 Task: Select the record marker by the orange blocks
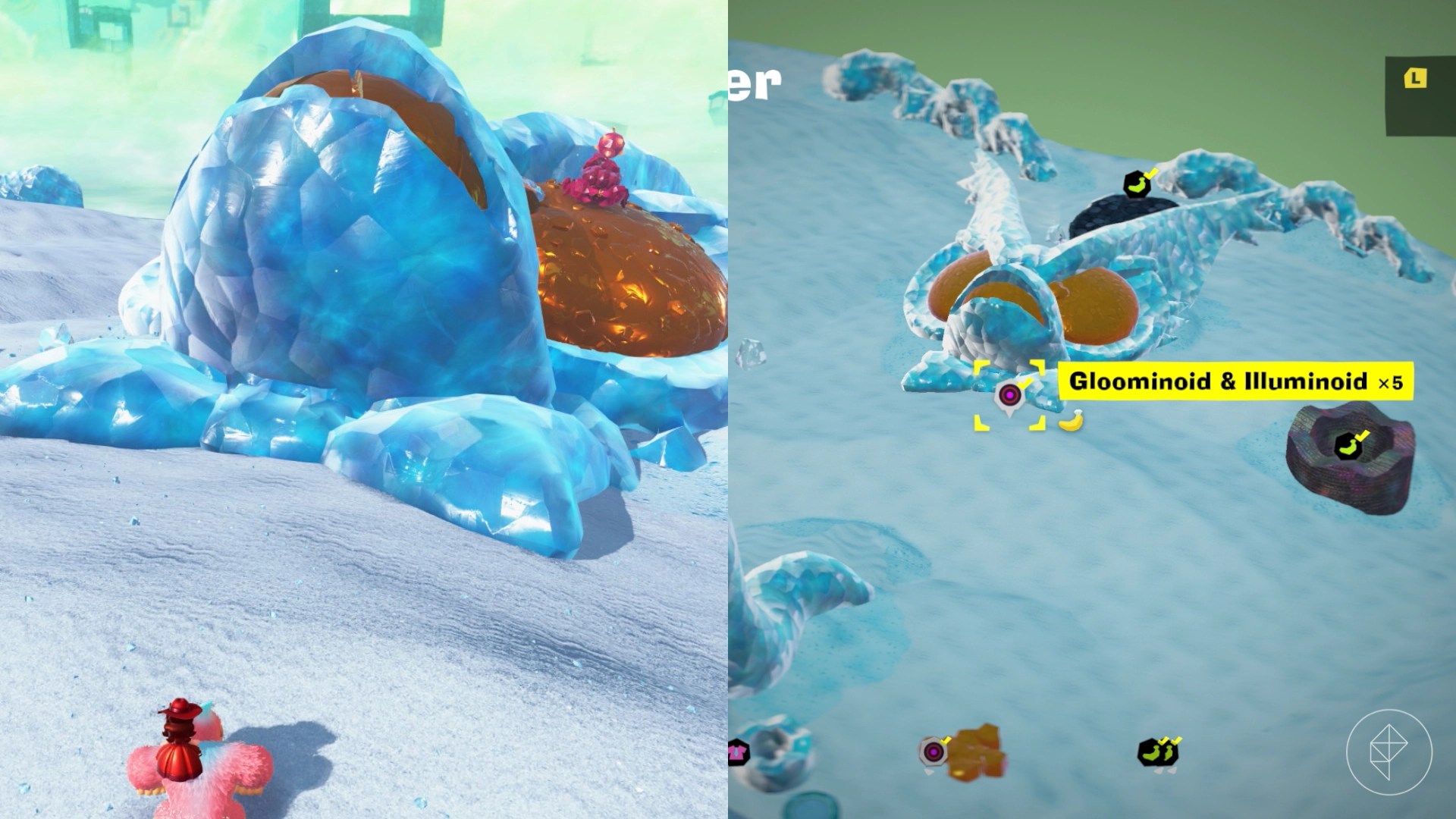(x=934, y=752)
